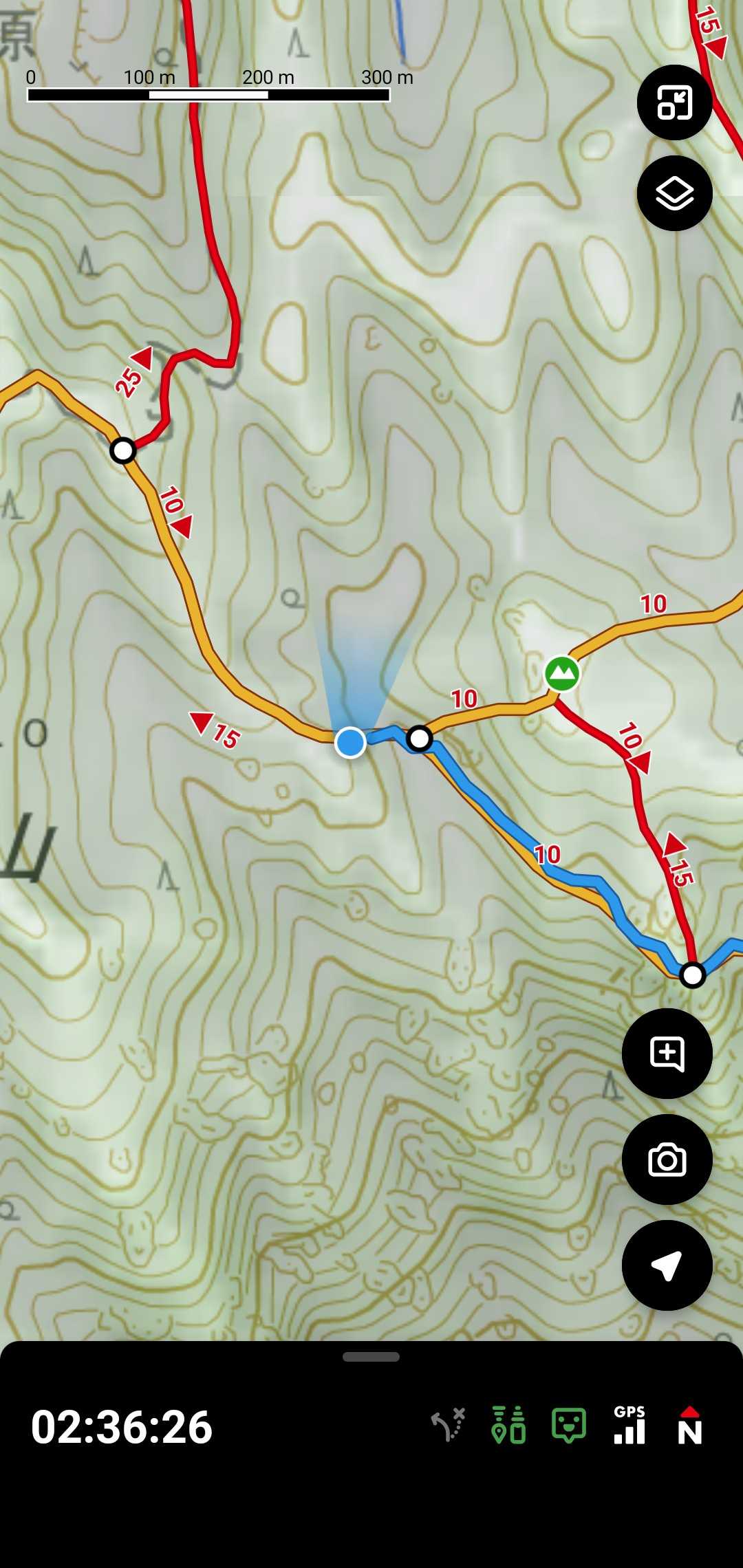Add a note with the plus speech bubble
The width and height of the screenshot is (743, 1568).
tap(667, 1054)
